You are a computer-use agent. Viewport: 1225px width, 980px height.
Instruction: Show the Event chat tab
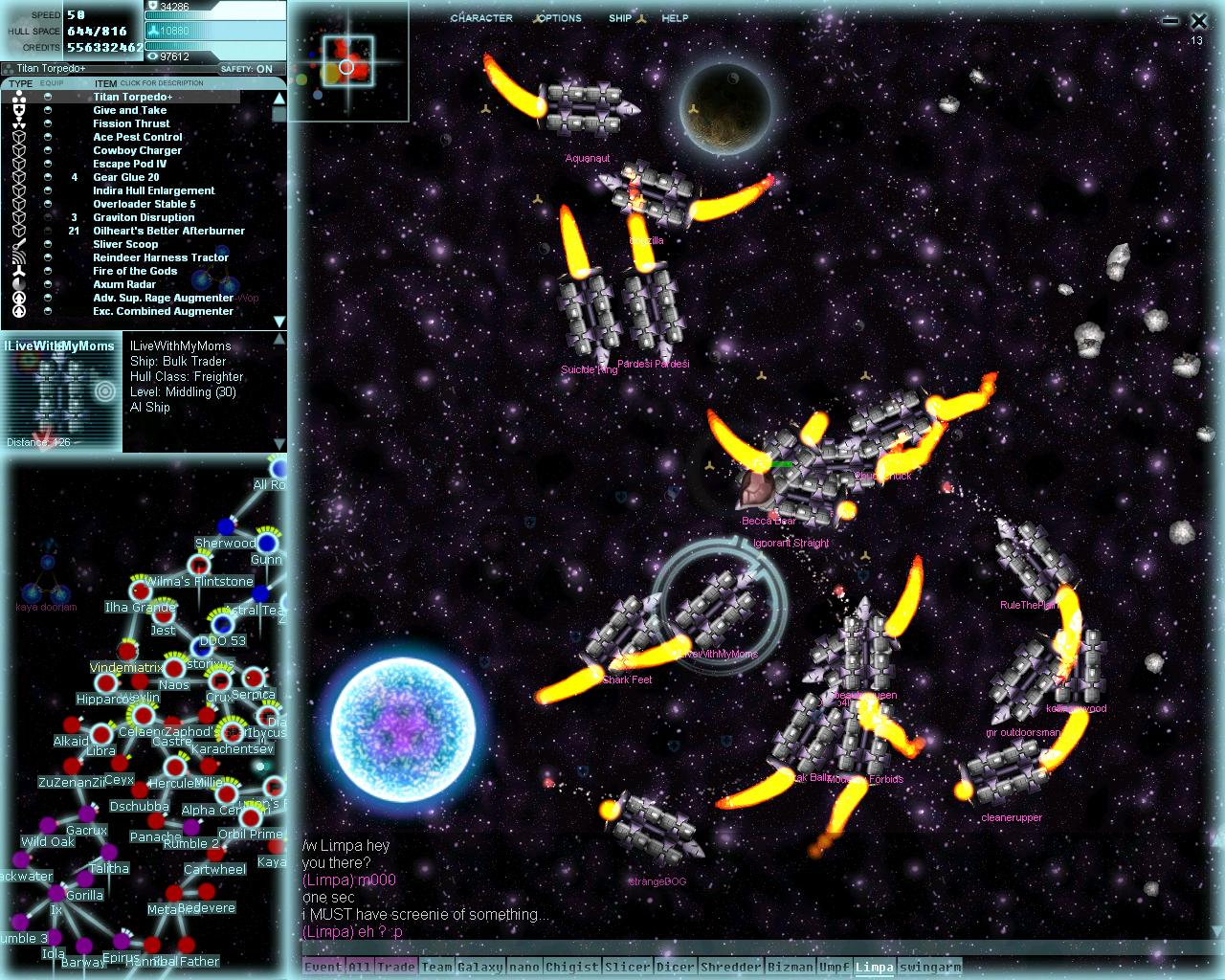click(323, 967)
